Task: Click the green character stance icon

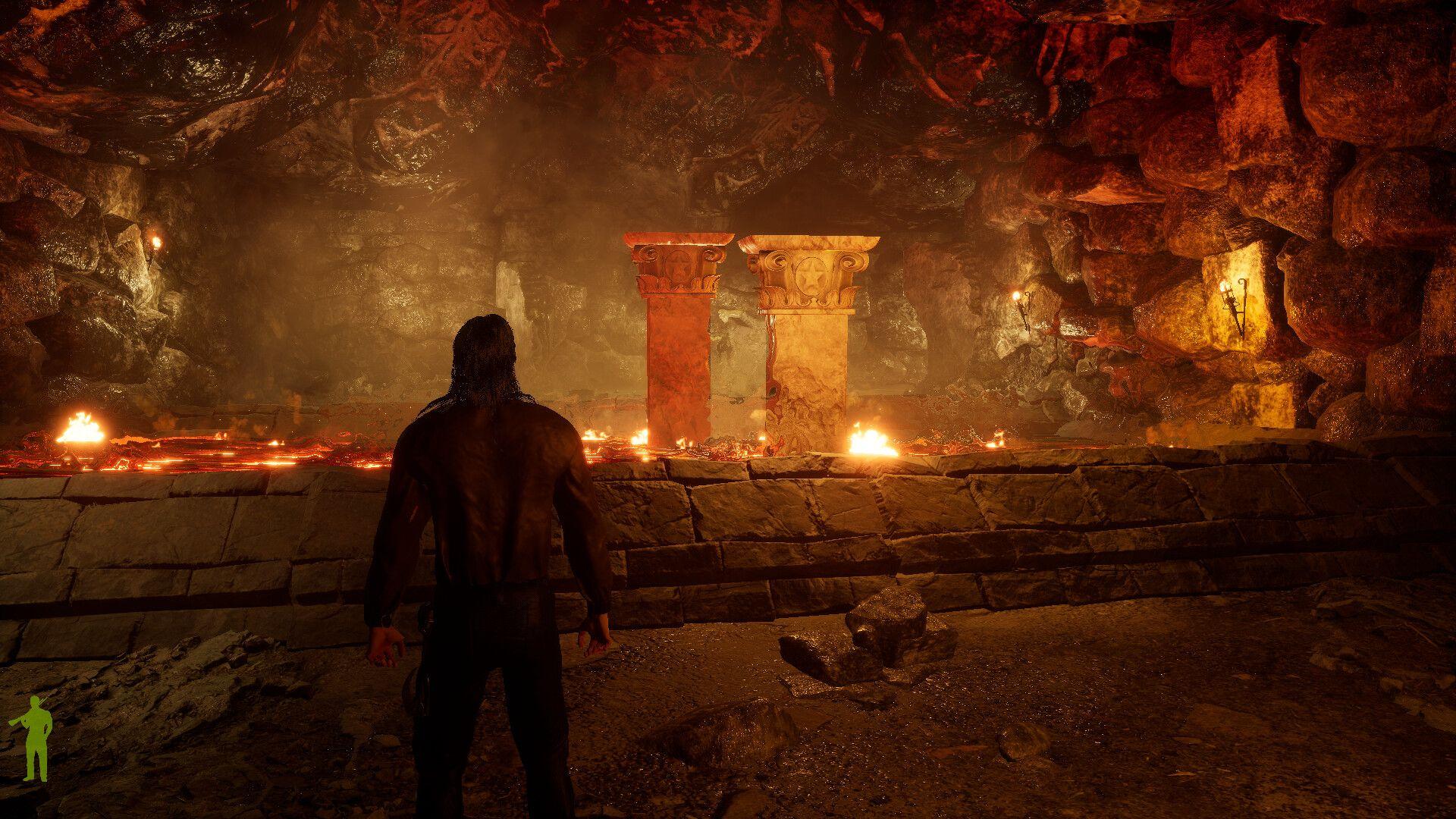Action: 34,727
